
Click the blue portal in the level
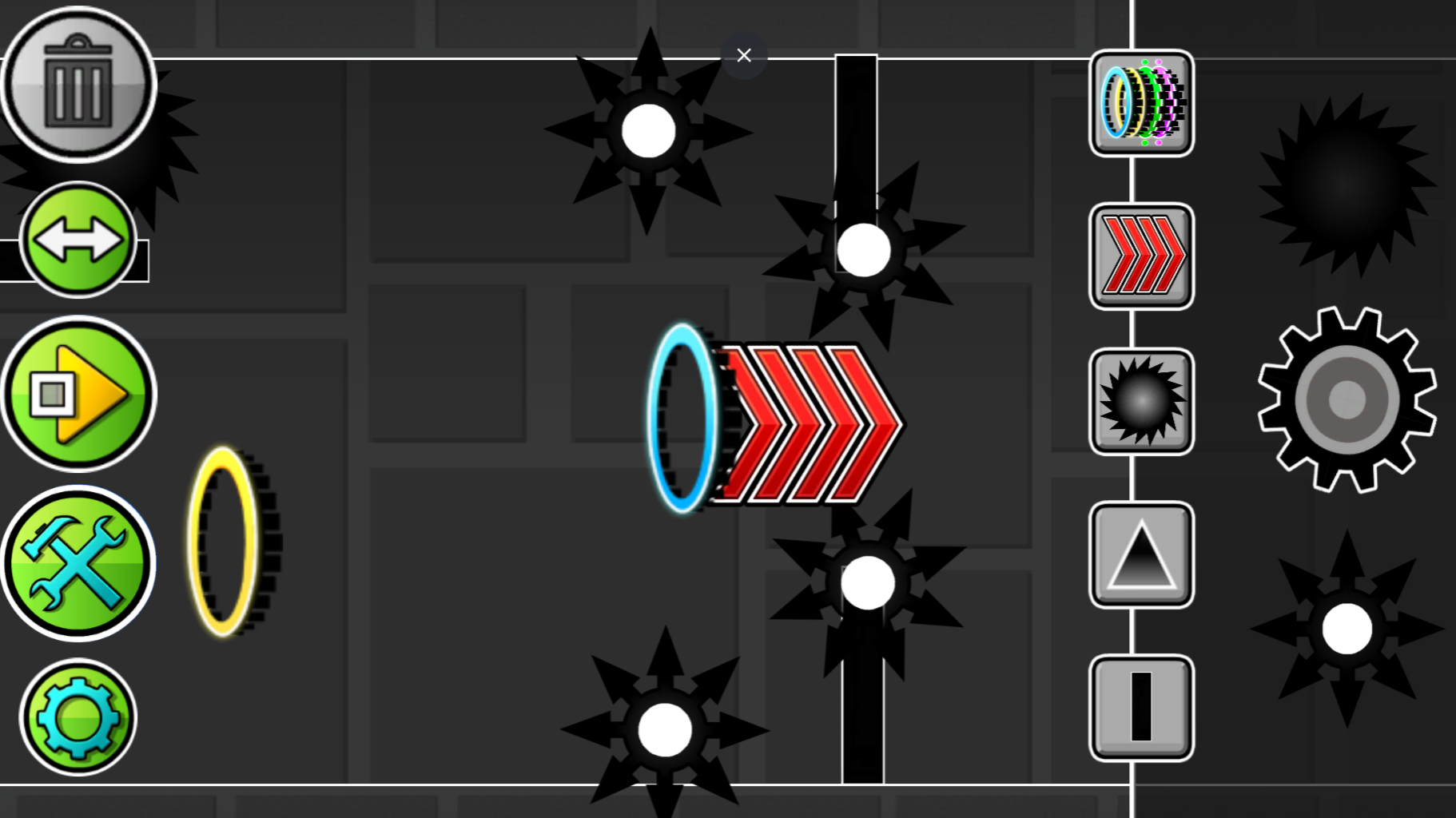tap(683, 417)
